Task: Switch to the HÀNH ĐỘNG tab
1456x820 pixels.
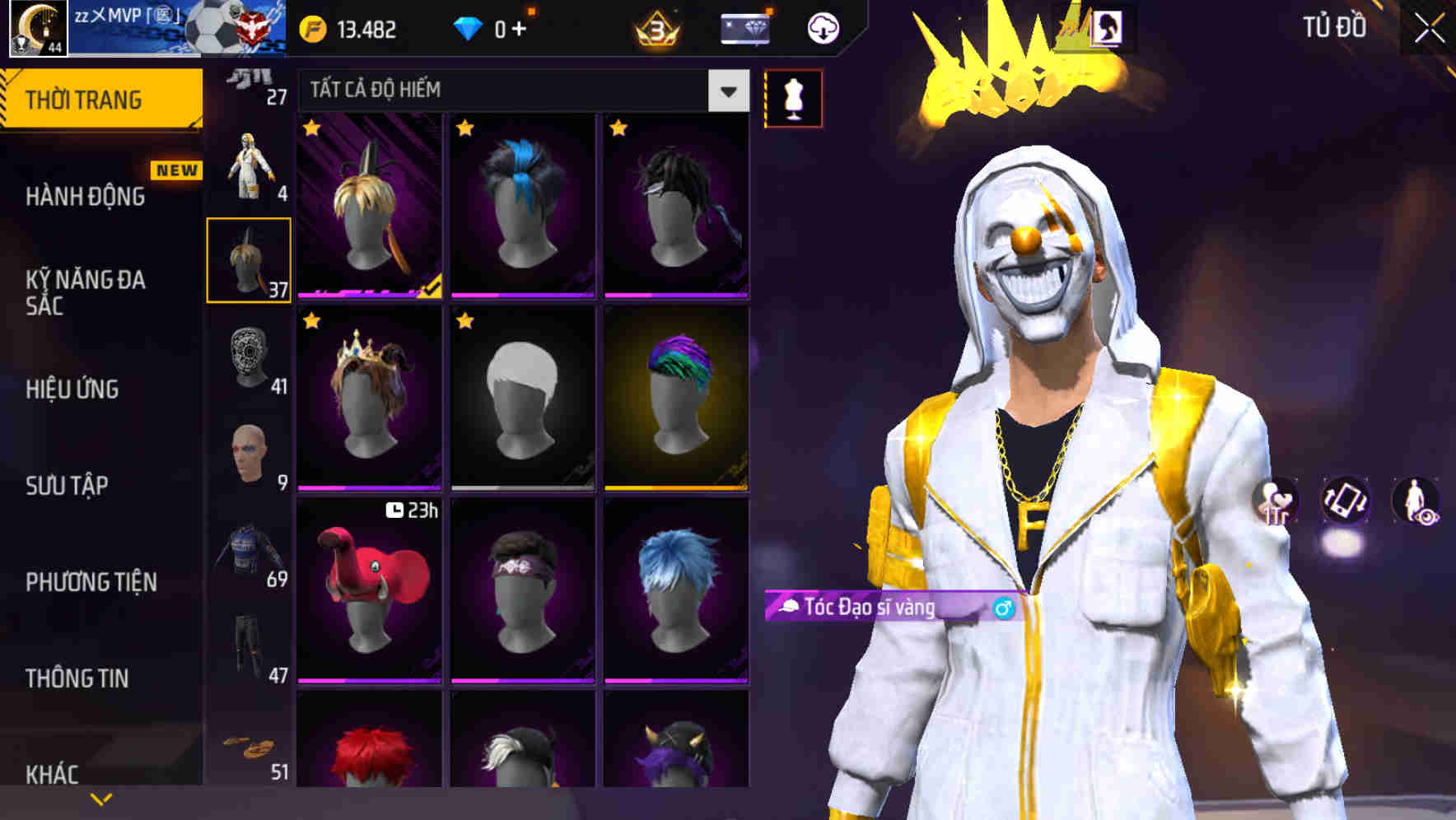Action: point(85,197)
